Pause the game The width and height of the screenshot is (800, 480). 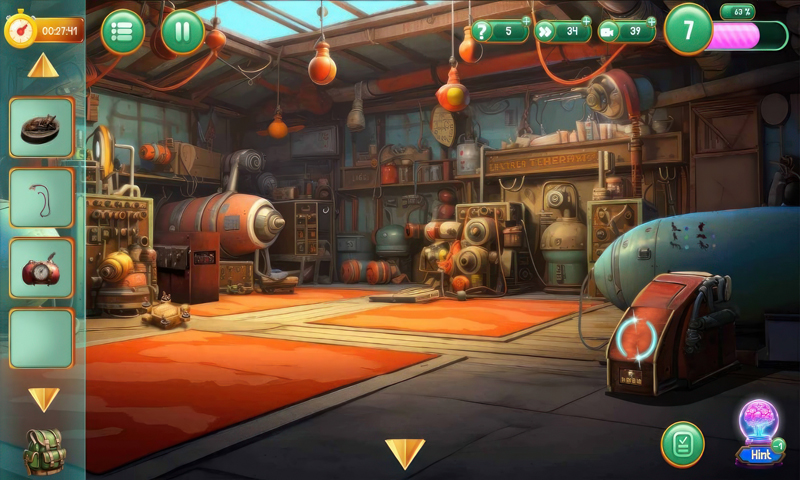tap(182, 32)
